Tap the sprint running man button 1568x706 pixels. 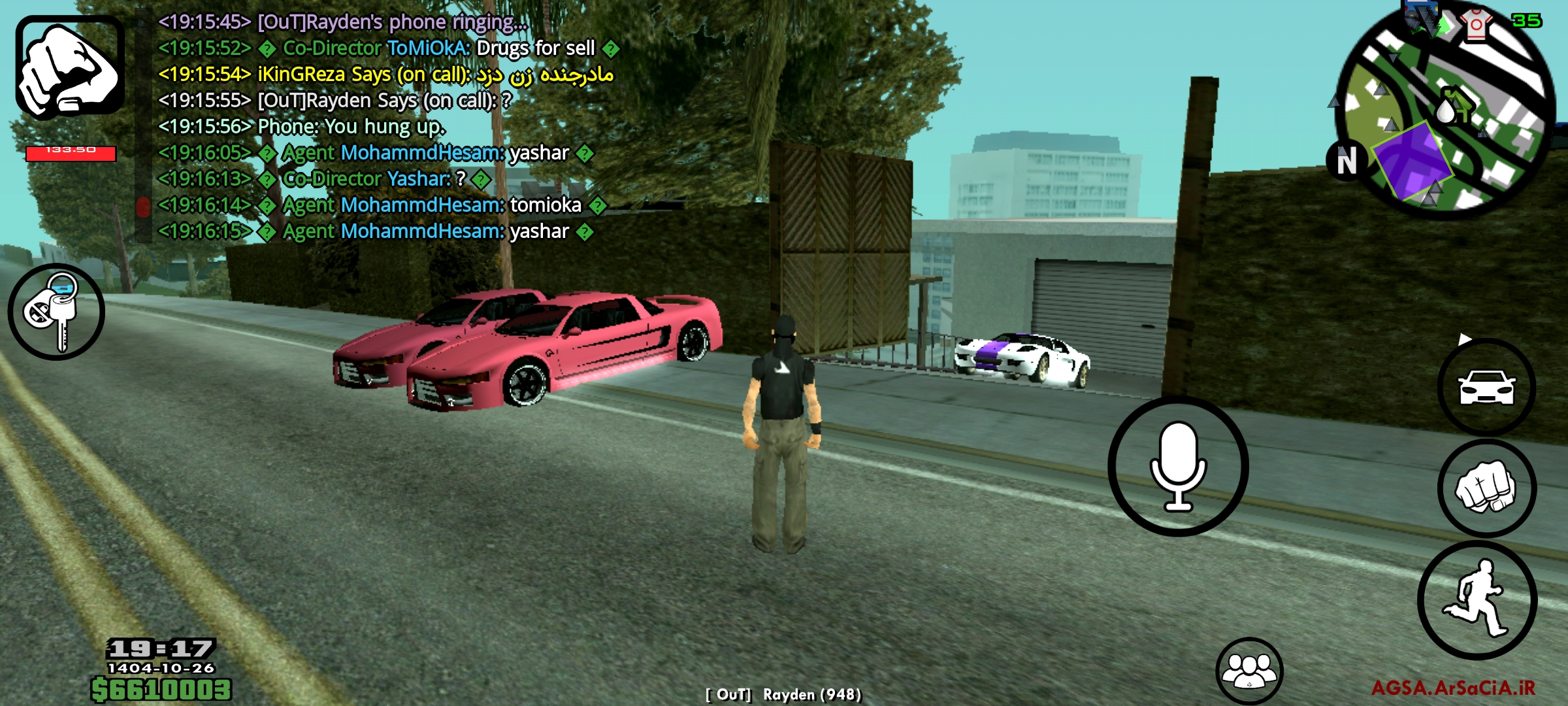point(1477,599)
